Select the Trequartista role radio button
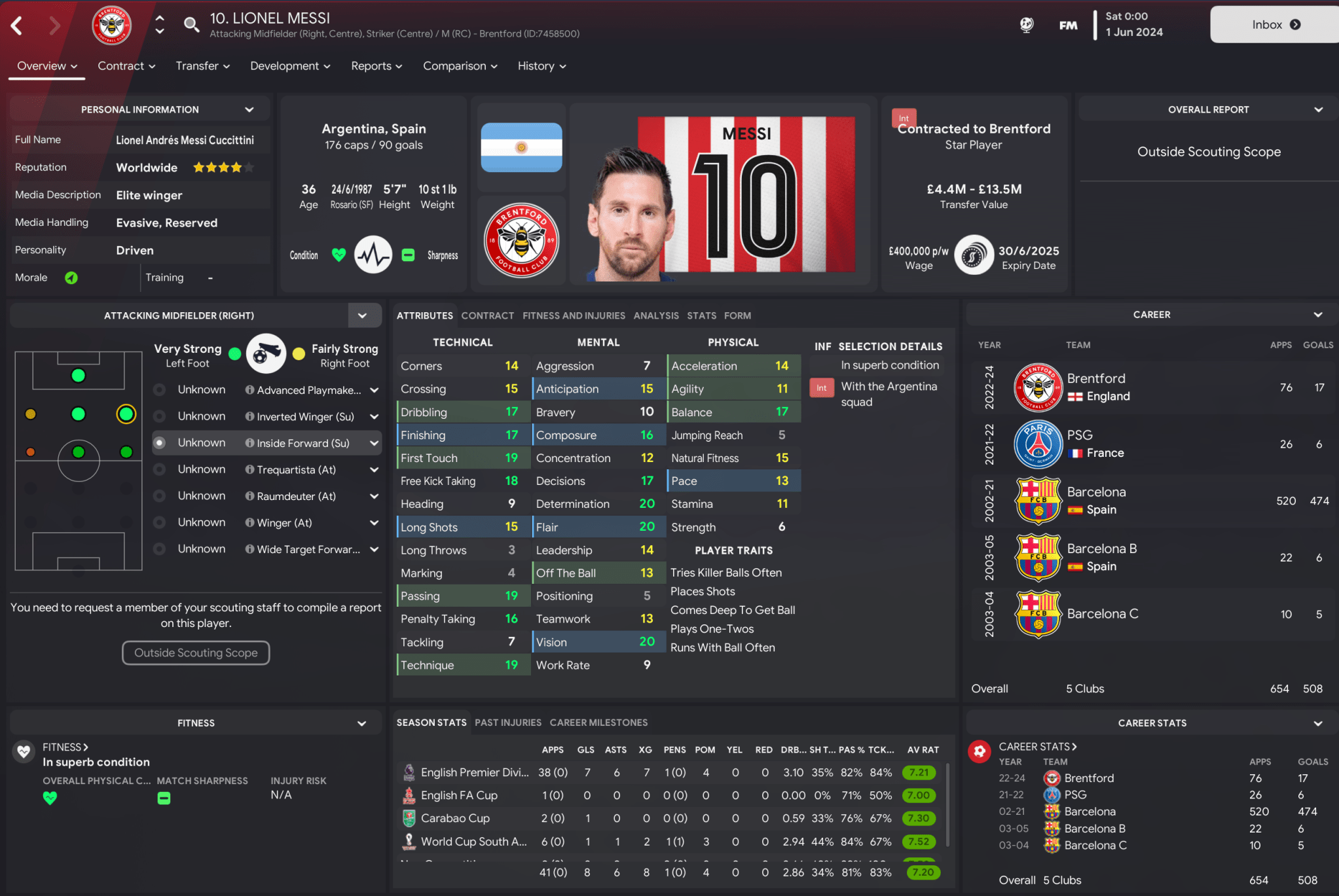 point(159,469)
